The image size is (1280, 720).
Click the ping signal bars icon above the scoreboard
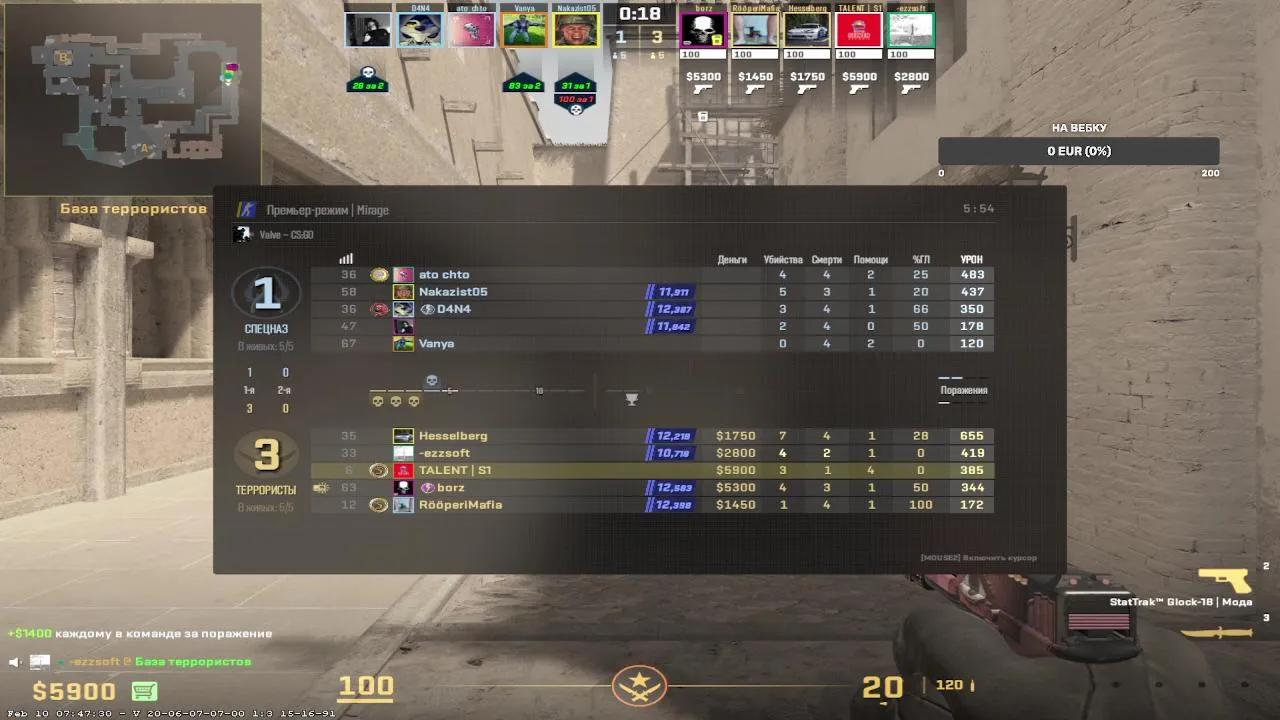(x=345, y=258)
